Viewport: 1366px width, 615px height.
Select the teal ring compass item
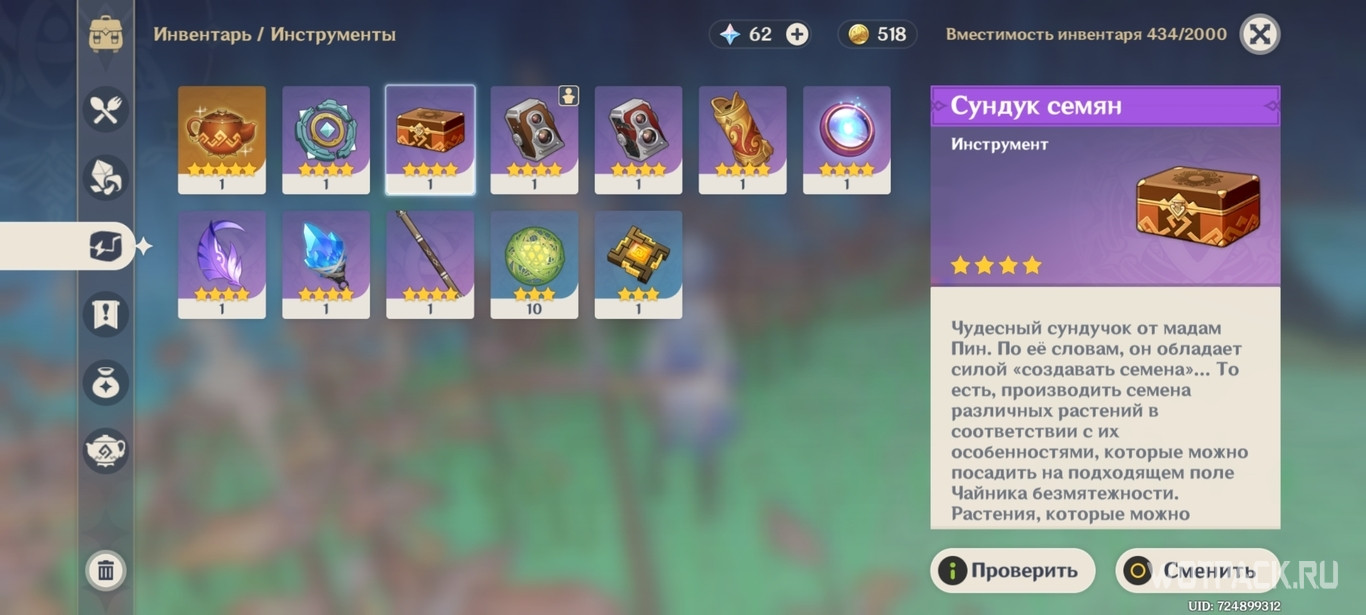point(326,139)
